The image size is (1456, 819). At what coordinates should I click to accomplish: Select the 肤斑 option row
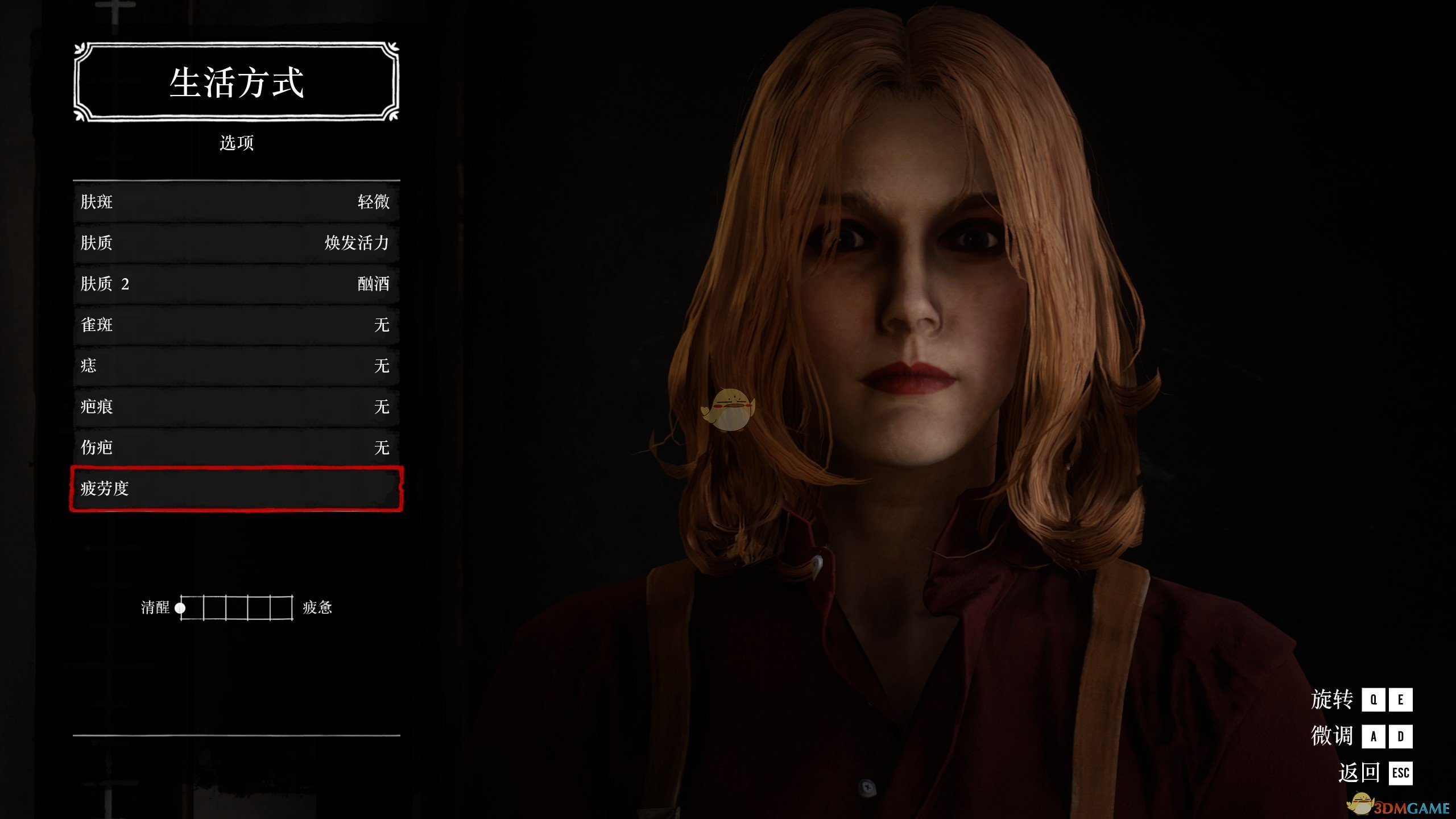(236, 202)
